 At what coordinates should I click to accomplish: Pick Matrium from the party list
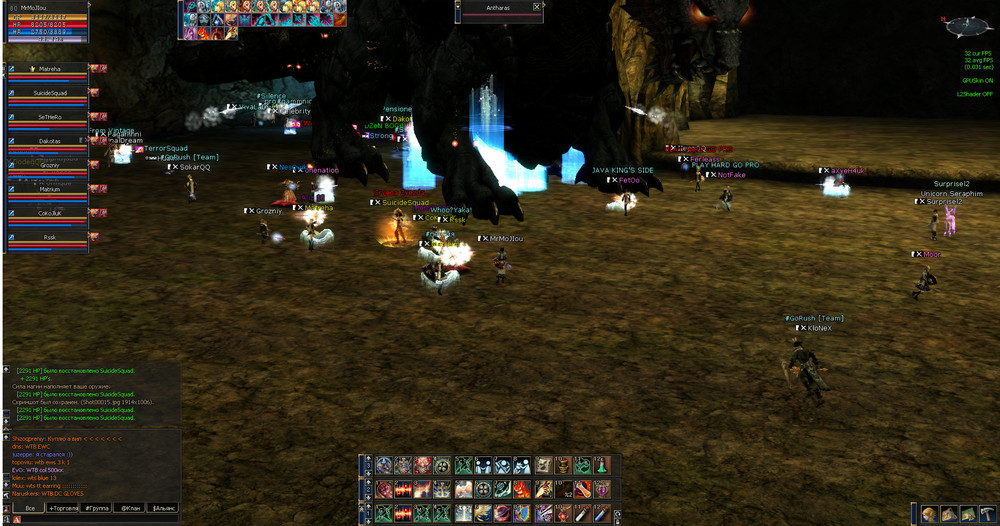(x=50, y=189)
